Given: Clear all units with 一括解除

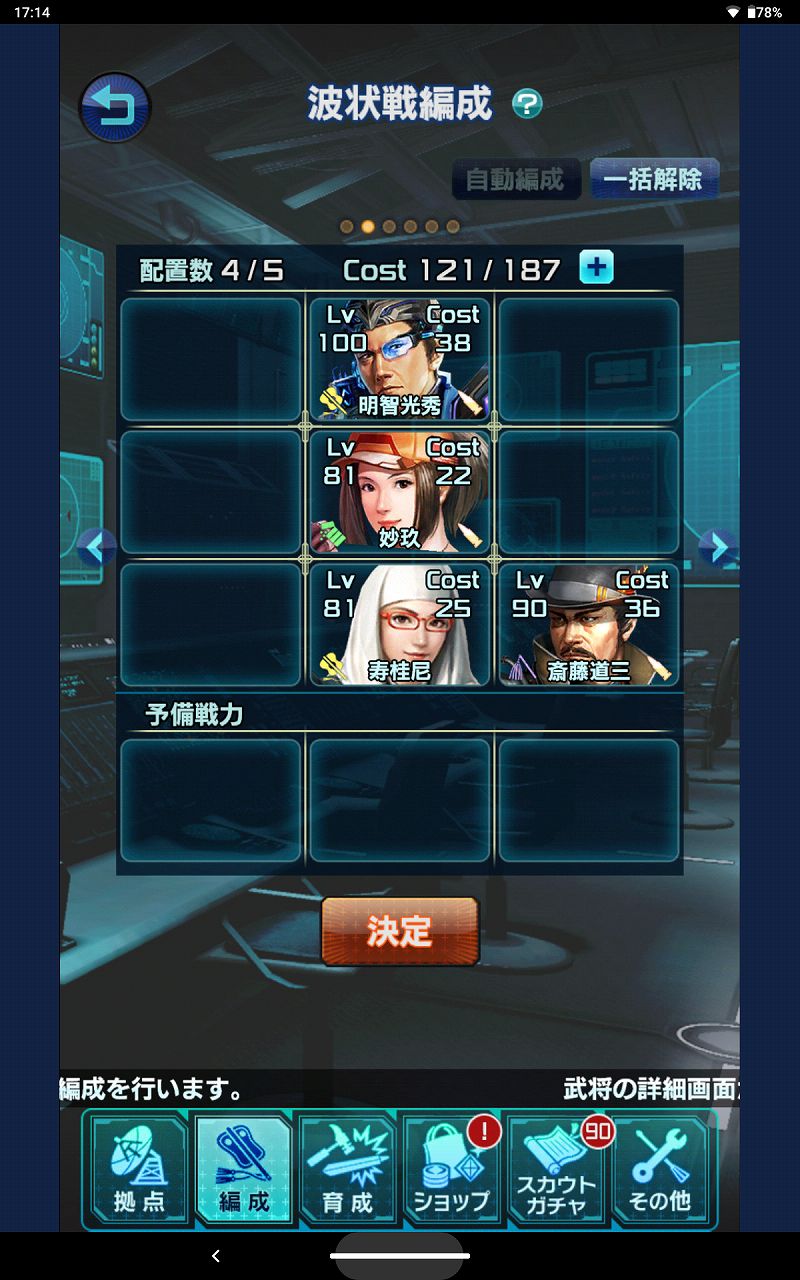Looking at the screenshot, I should (653, 180).
